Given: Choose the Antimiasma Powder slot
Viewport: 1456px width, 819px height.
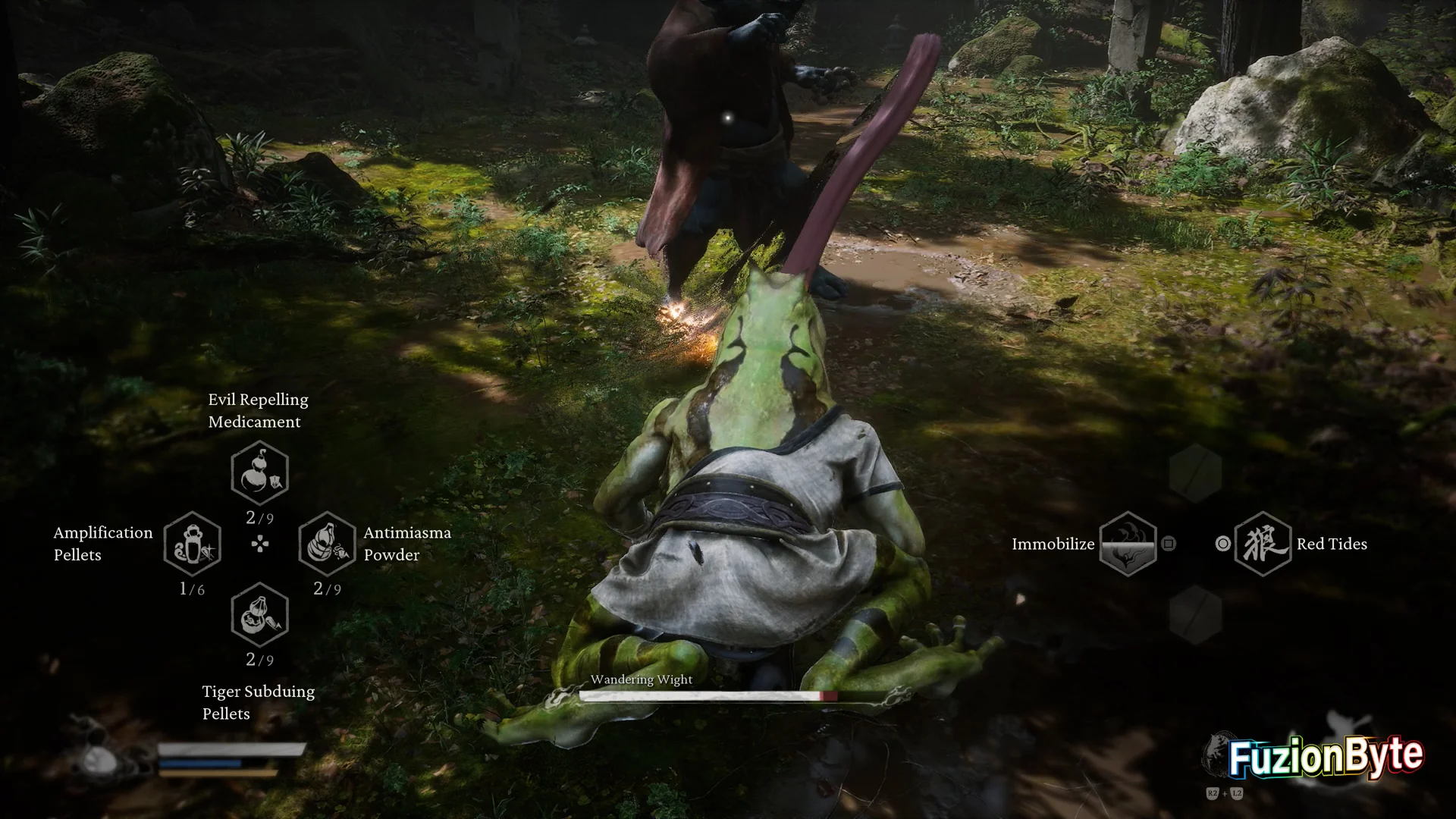Looking at the screenshot, I should [327, 544].
